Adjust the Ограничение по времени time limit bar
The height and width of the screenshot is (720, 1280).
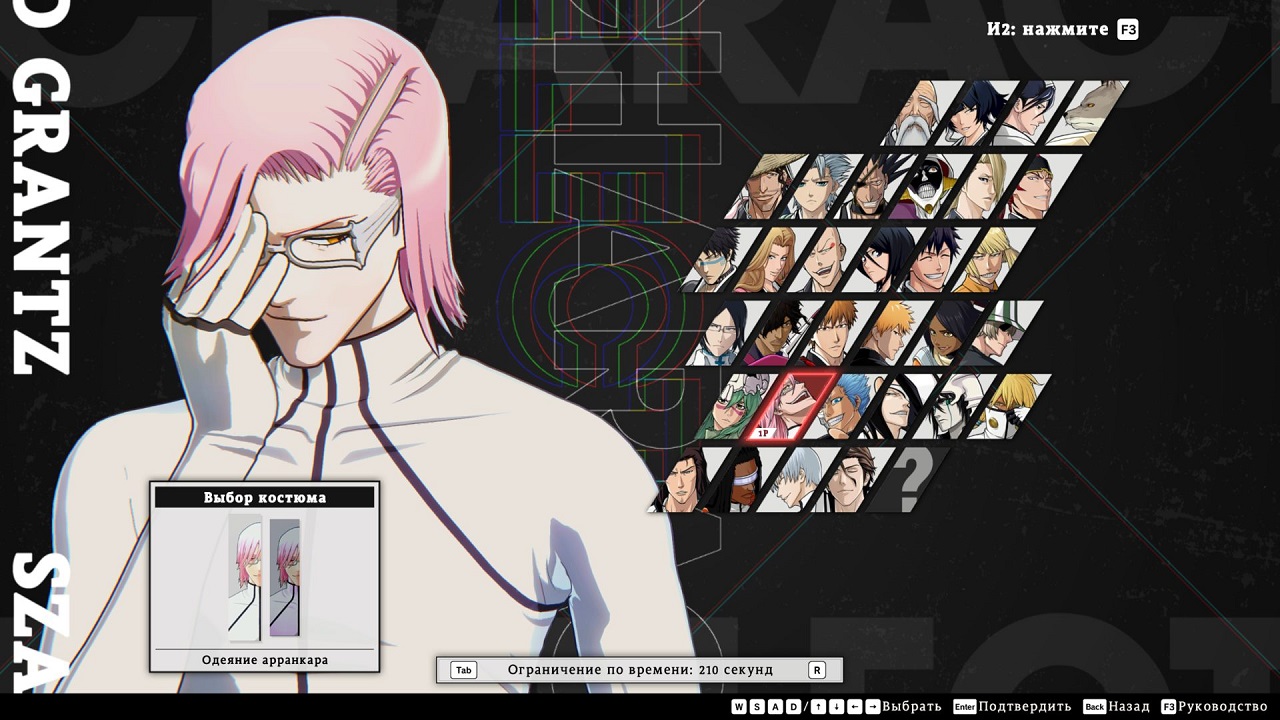[640, 670]
